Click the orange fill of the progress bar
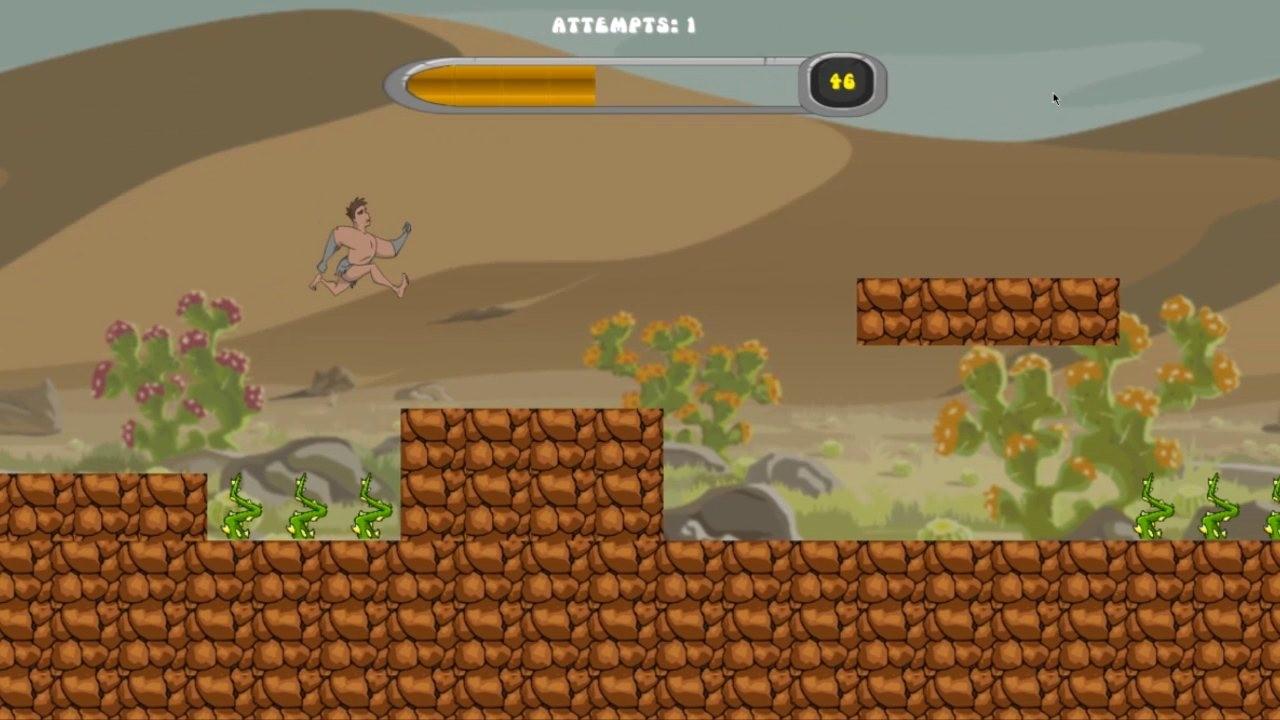 500,83
